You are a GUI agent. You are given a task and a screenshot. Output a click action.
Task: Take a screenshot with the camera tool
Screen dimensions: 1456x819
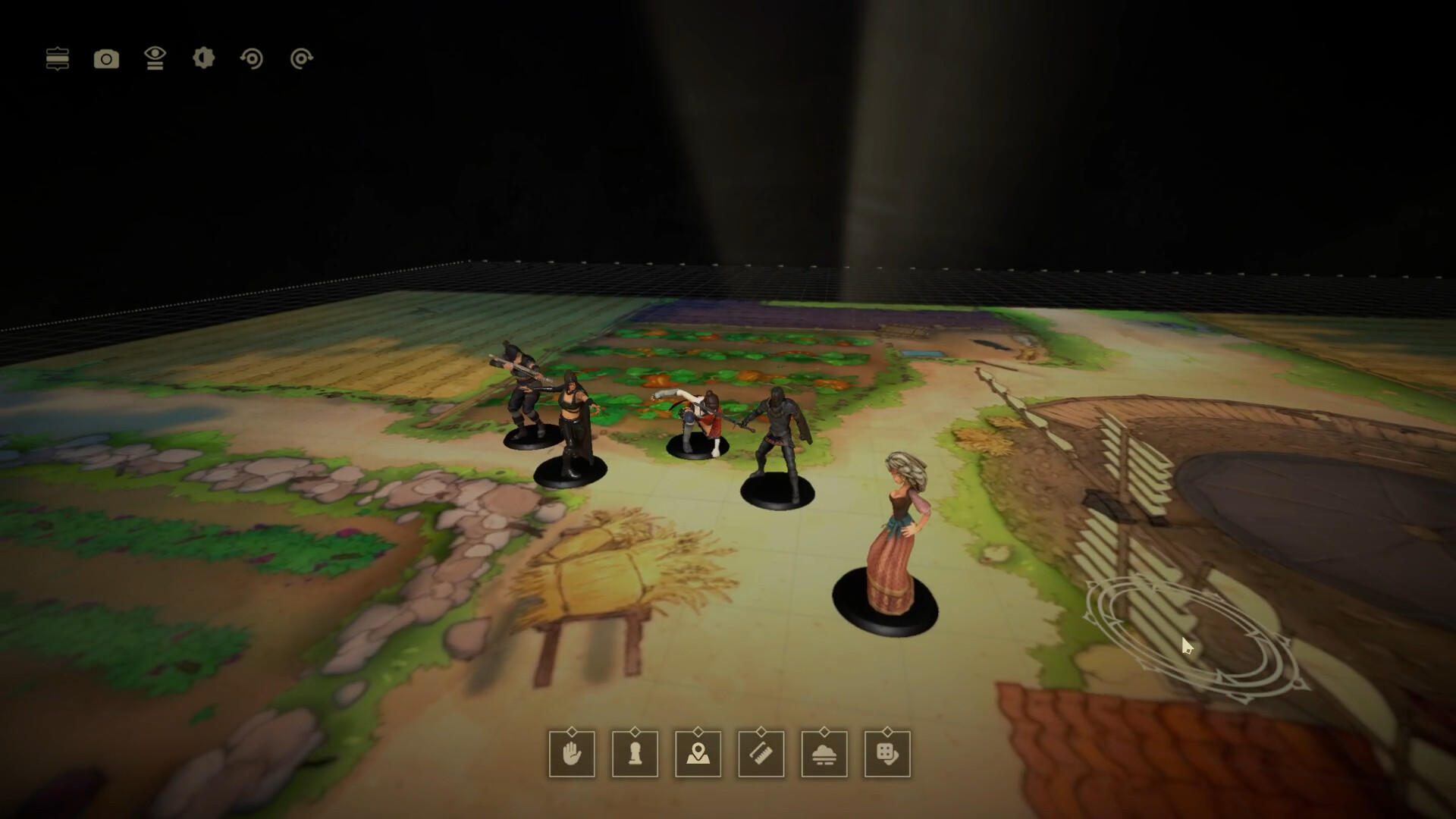click(x=106, y=59)
